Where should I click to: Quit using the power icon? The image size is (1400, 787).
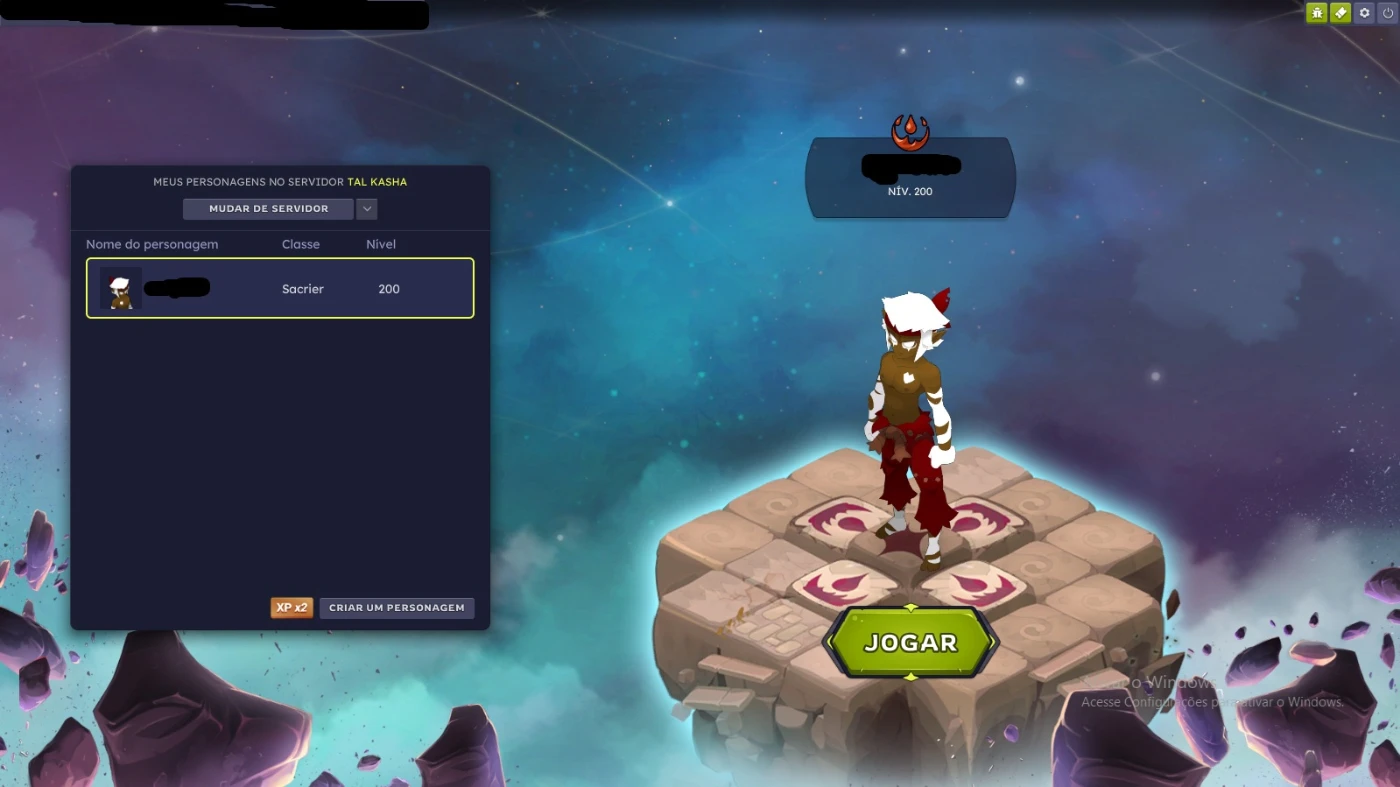click(x=1388, y=13)
